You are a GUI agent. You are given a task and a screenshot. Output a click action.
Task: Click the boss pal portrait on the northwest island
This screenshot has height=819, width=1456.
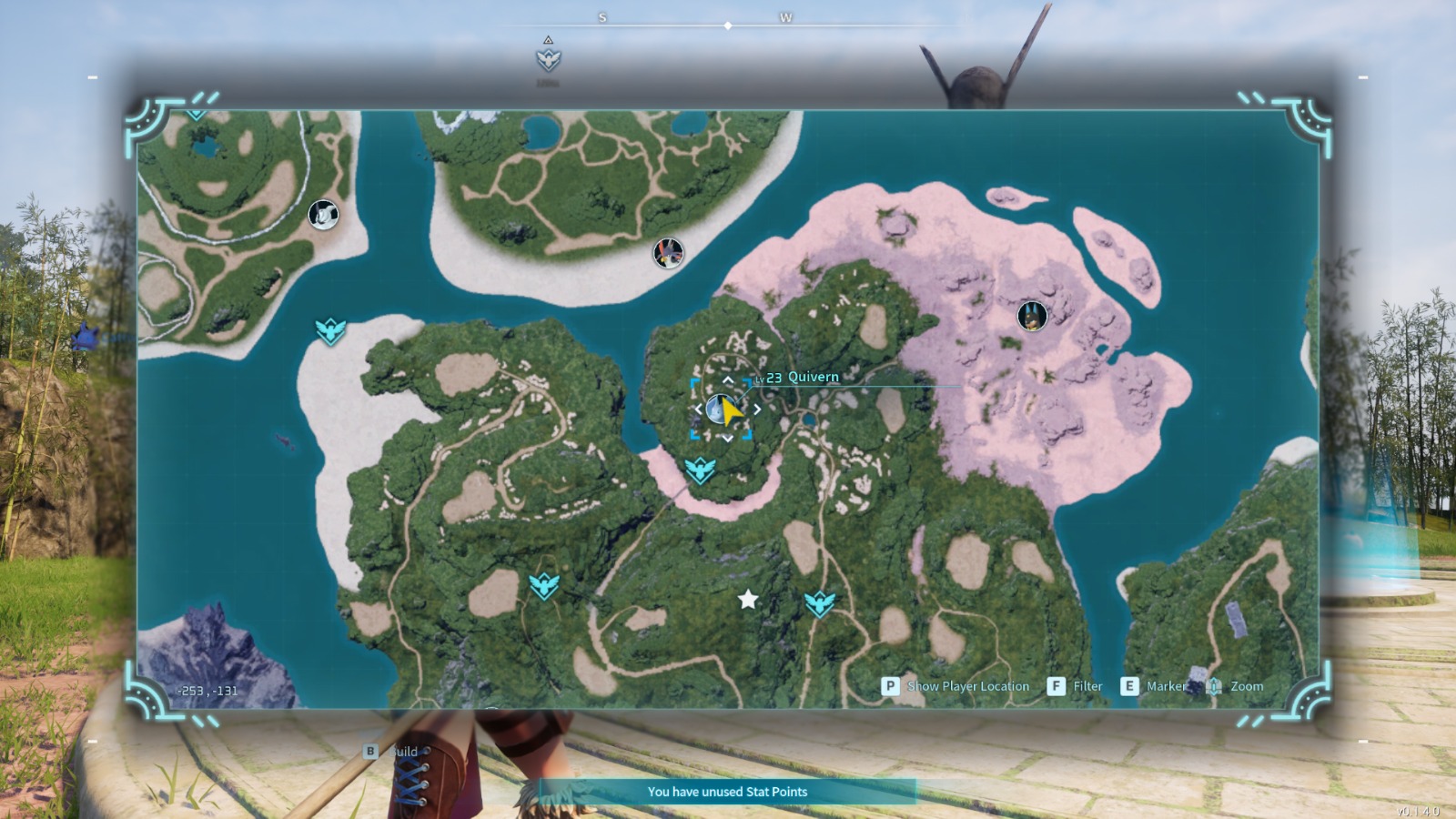[x=323, y=216]
